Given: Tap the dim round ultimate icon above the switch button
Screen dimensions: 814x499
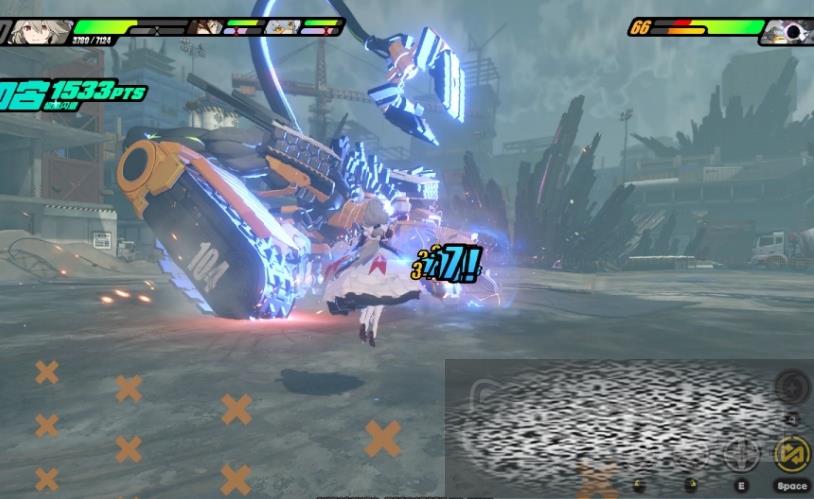Looking at the screenshot, I should [791, 386].
